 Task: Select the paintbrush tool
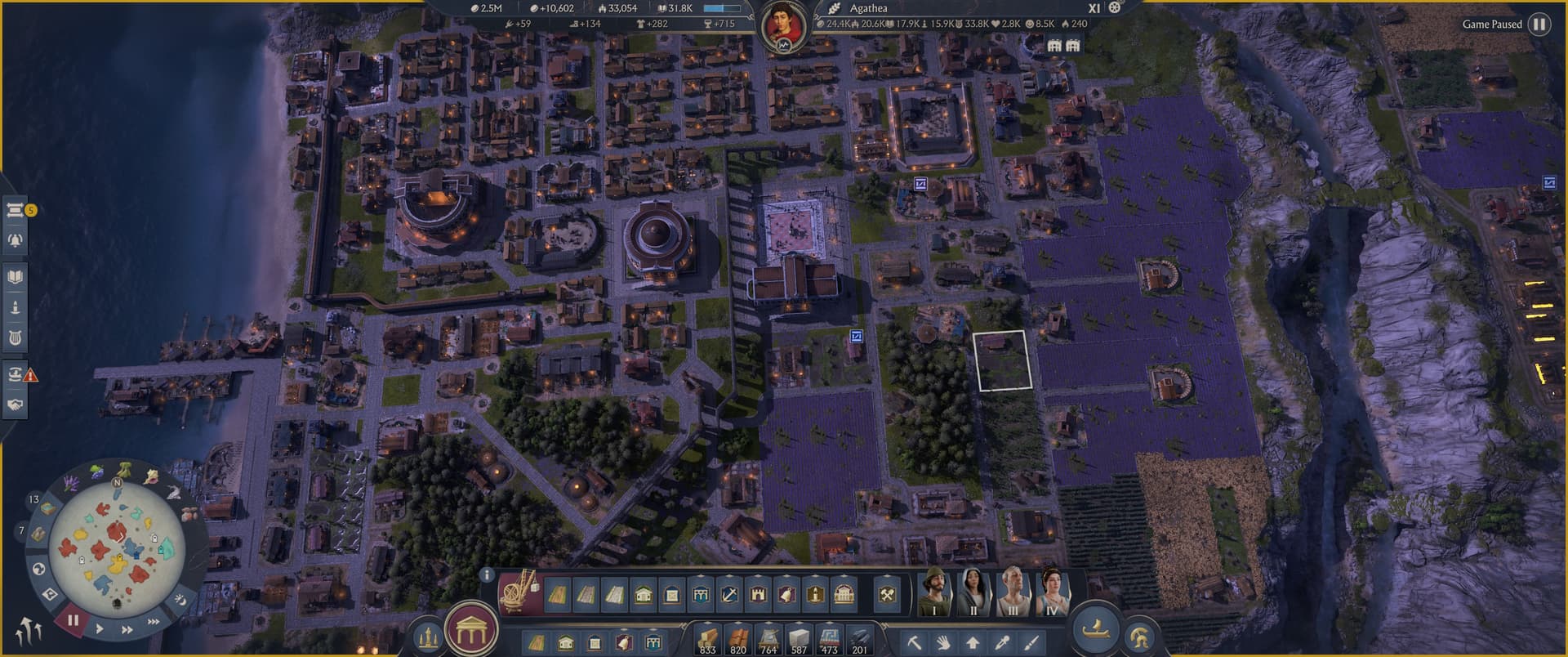tap(1031, 642)
